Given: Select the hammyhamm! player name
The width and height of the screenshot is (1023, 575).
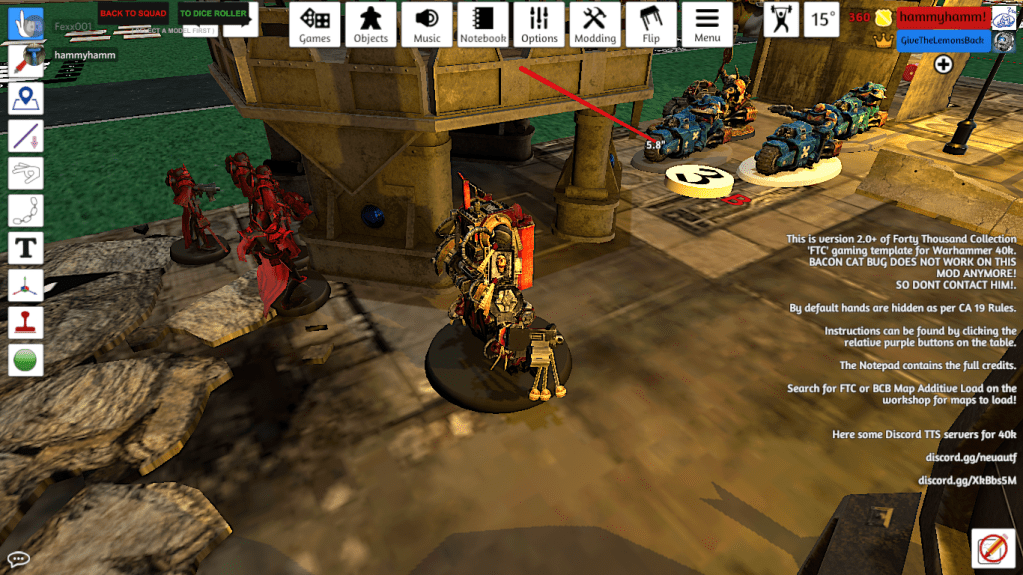Looking at the screenshot, I should (942, 17).
